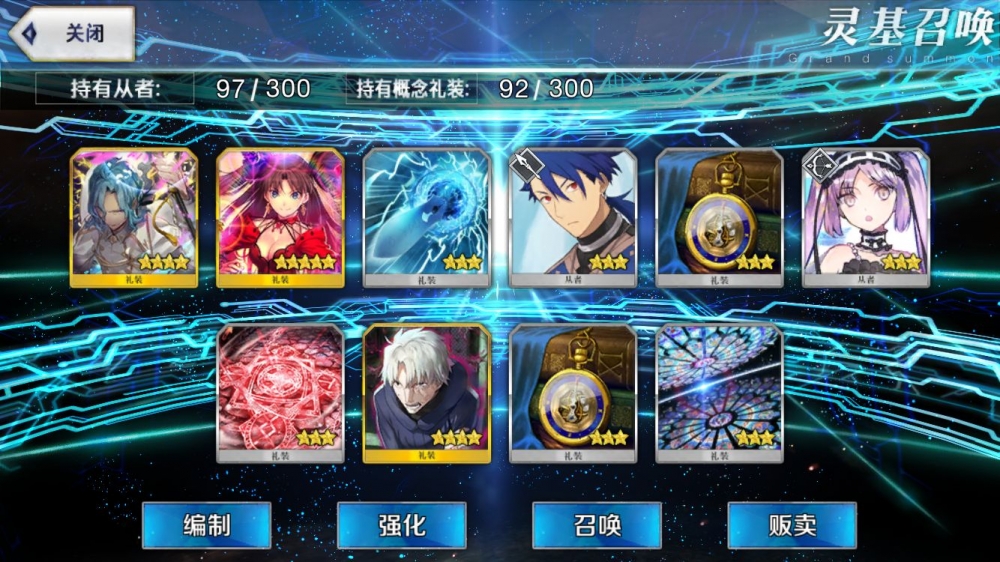View the white-haired man four-star card
Screen dimensions: 1000x562
click(426, 393)
